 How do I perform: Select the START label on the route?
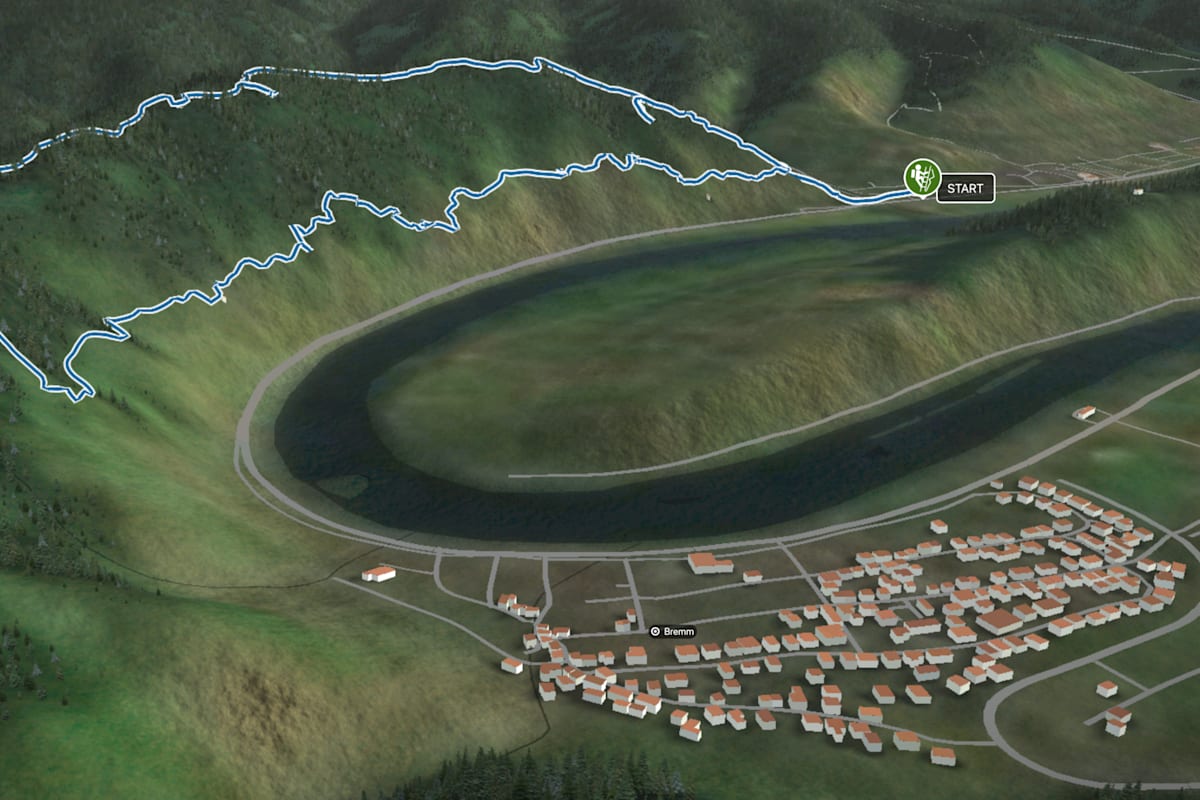coord(965,188)
